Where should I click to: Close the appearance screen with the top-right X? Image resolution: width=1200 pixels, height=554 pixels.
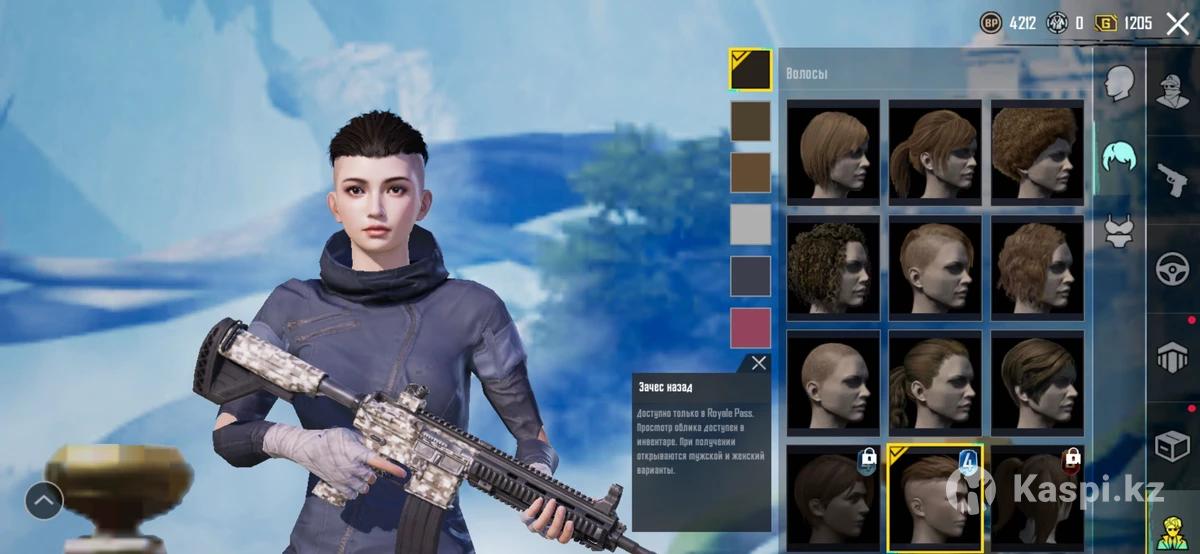1177,25
